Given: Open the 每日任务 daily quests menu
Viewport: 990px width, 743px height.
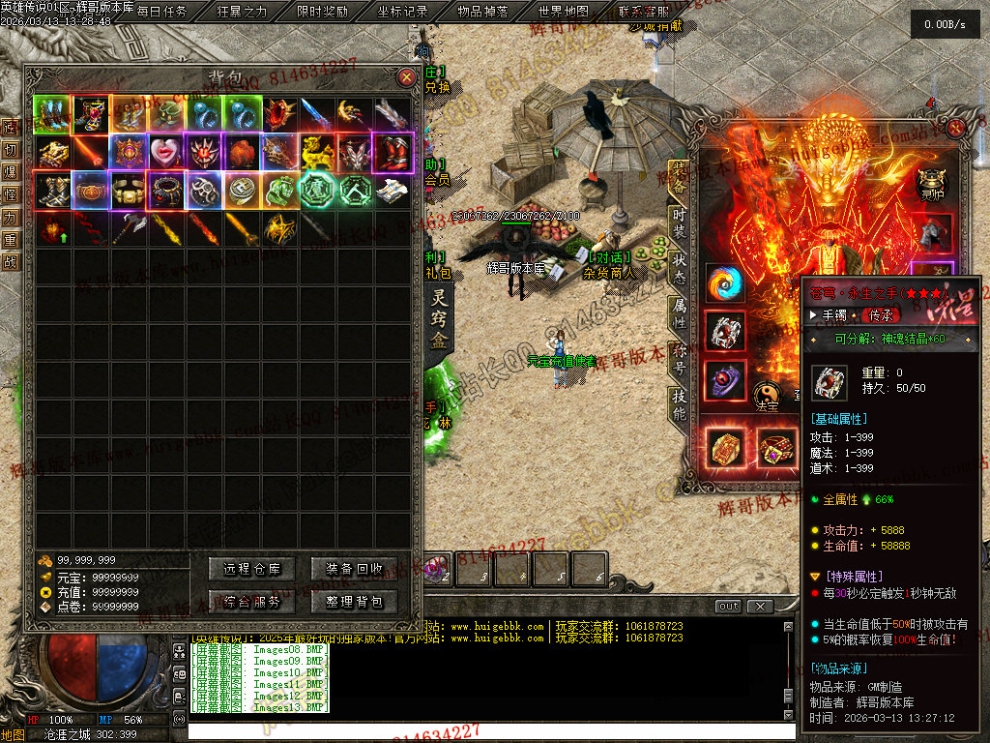Looking at the screenshot, I should (162, 12).
